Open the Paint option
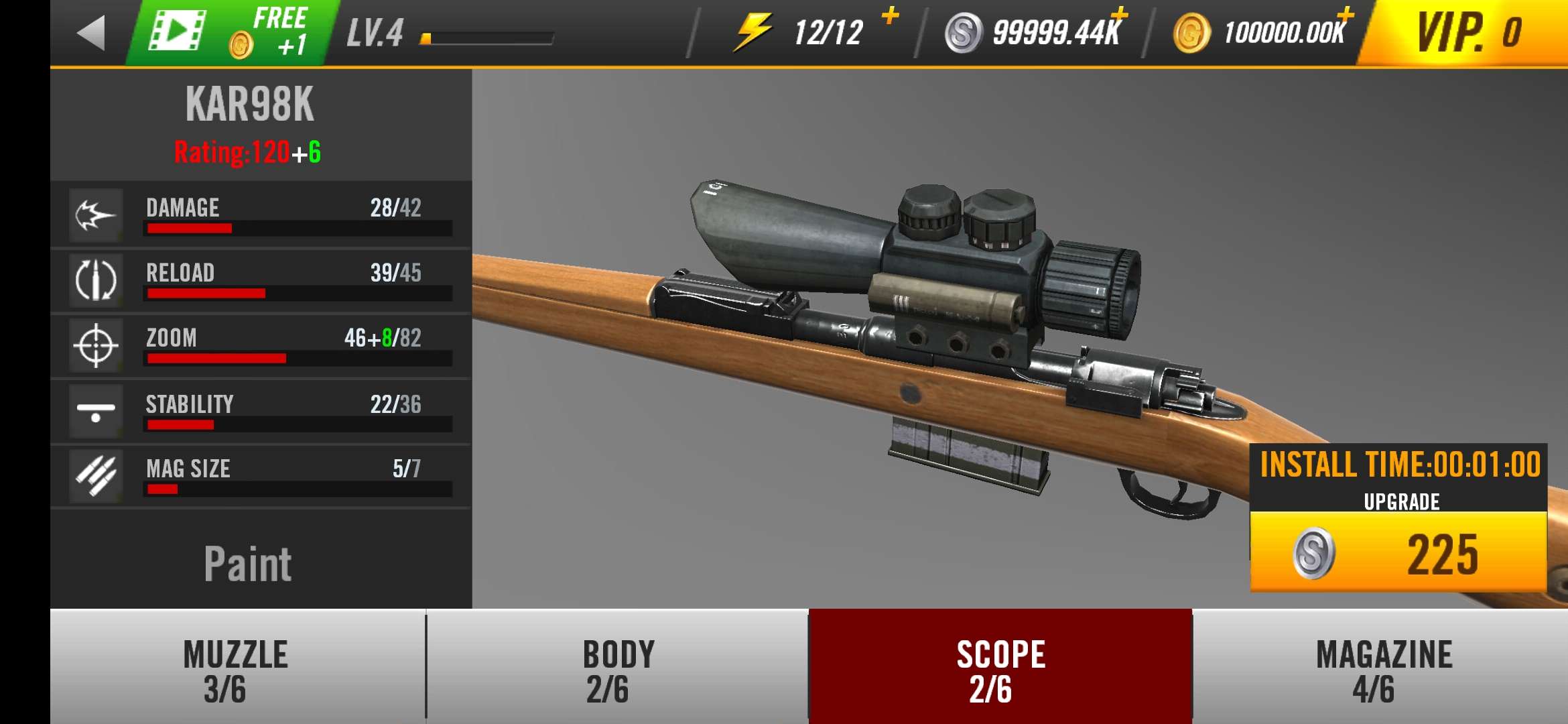The image size is (1568, 724). (x=247, y=563)
